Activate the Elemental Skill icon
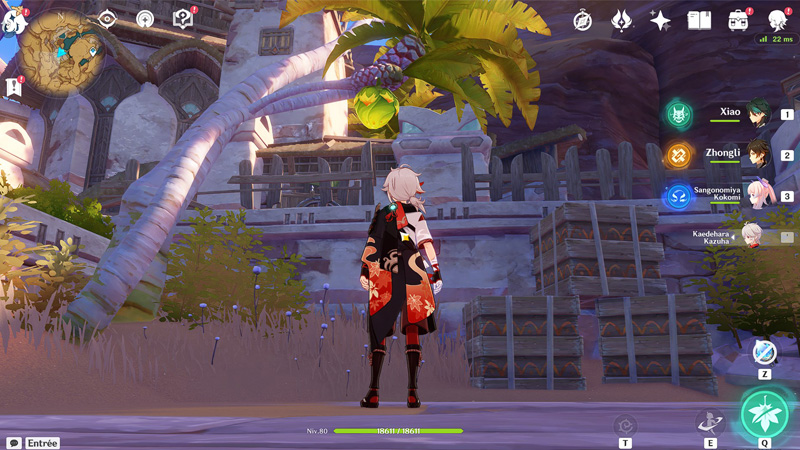 pos(710,422)
